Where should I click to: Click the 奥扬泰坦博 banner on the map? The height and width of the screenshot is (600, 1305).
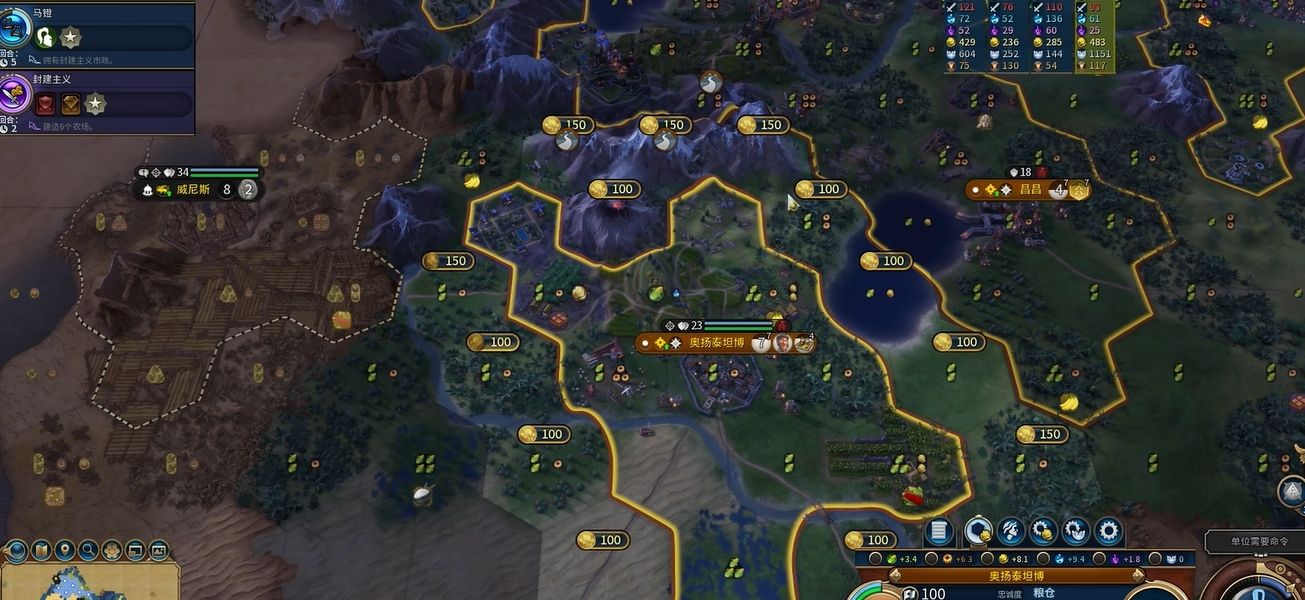(x=716, y=343)
